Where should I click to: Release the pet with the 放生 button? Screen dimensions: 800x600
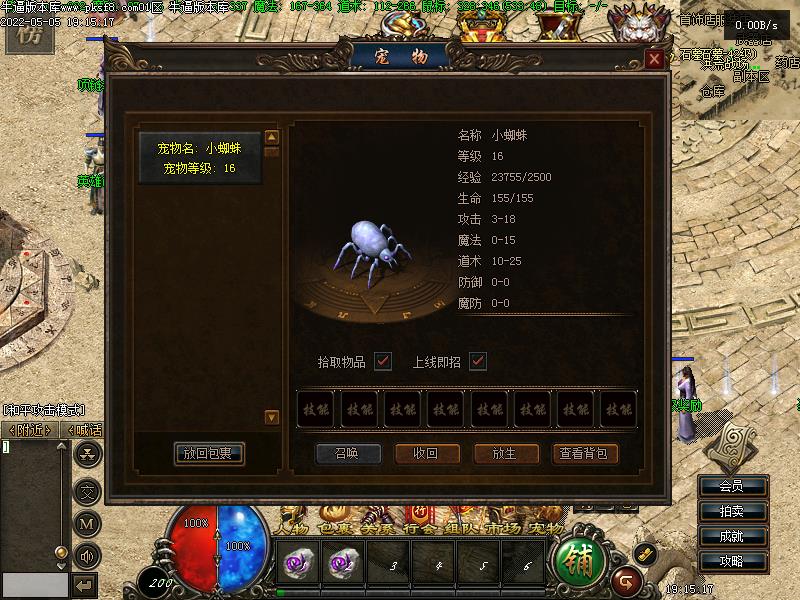pyautogui.click(x=504, y=453)
